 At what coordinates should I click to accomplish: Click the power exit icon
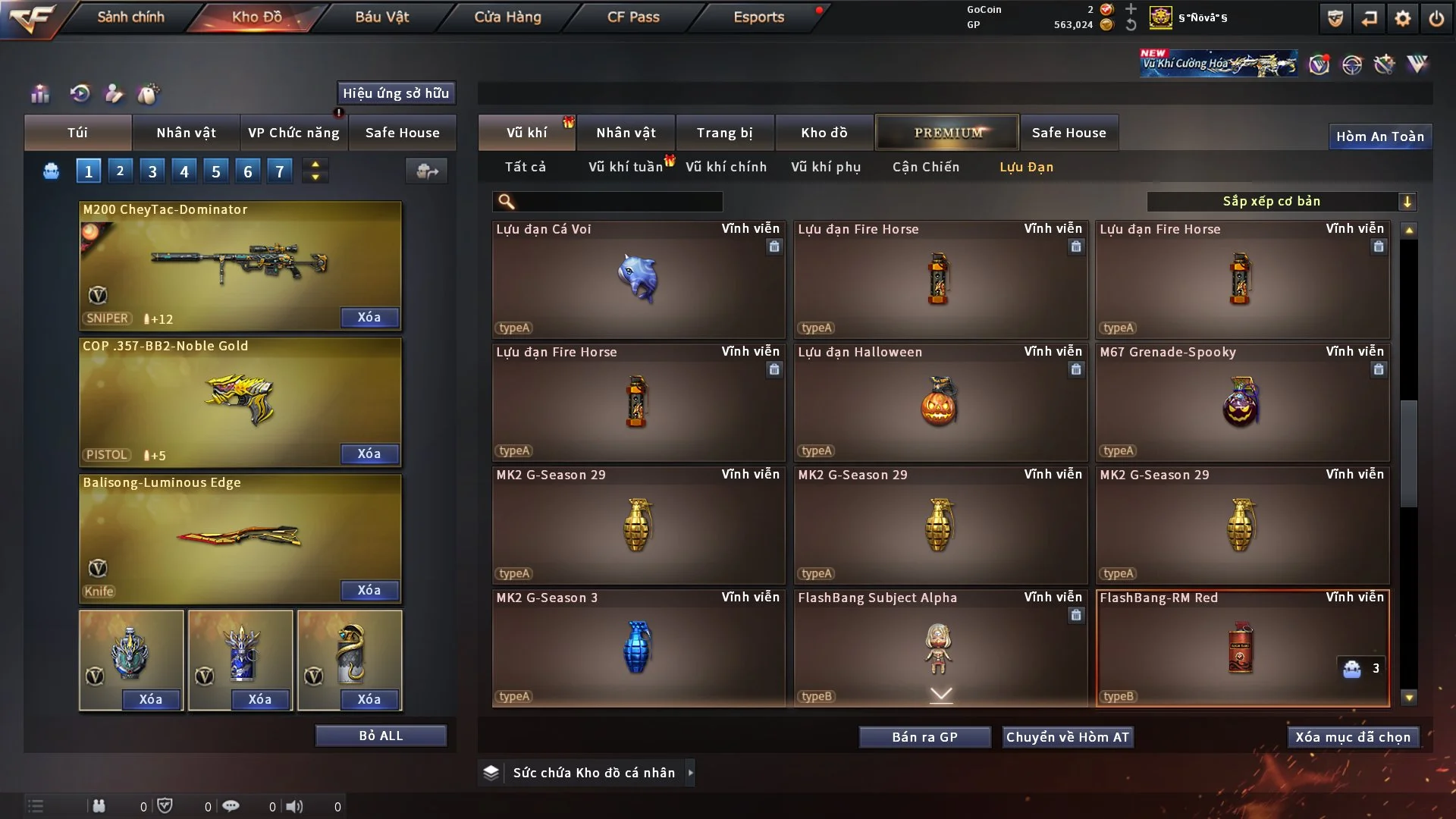1436,18
